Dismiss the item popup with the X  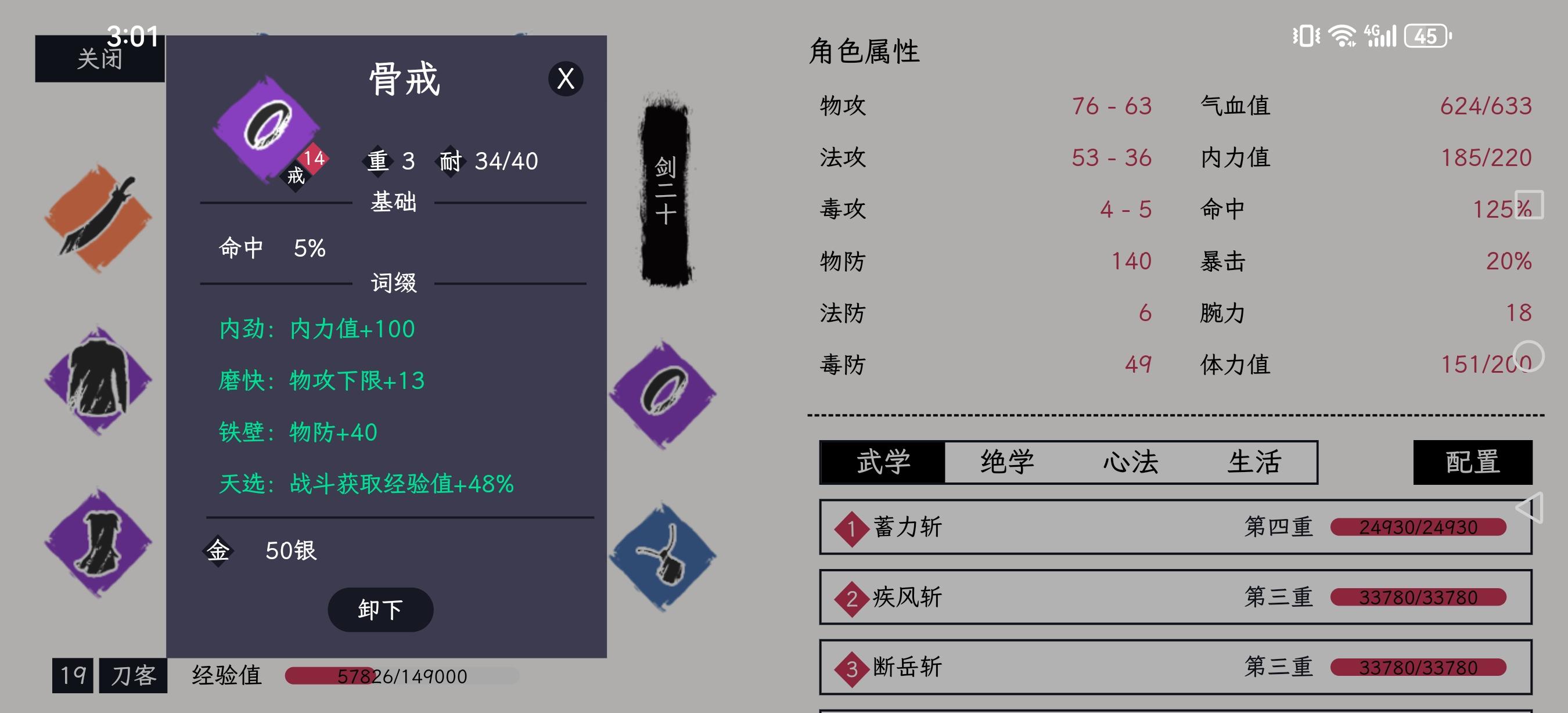pos(565,79)
